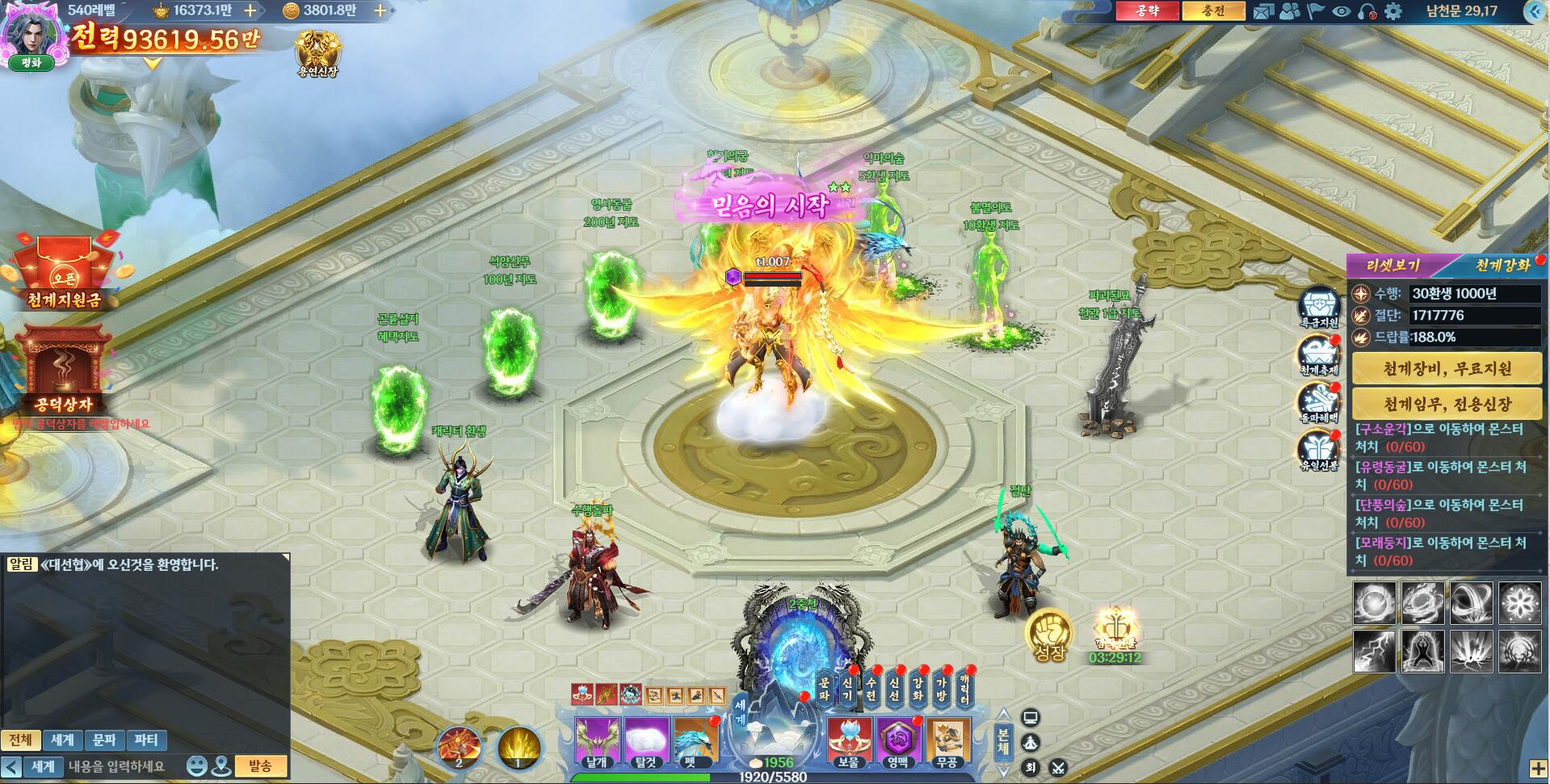Open the 보물 treasure menu
The width and height of the screenshot is (1550, 784).
pyautogui.click(x=849, y=741)
